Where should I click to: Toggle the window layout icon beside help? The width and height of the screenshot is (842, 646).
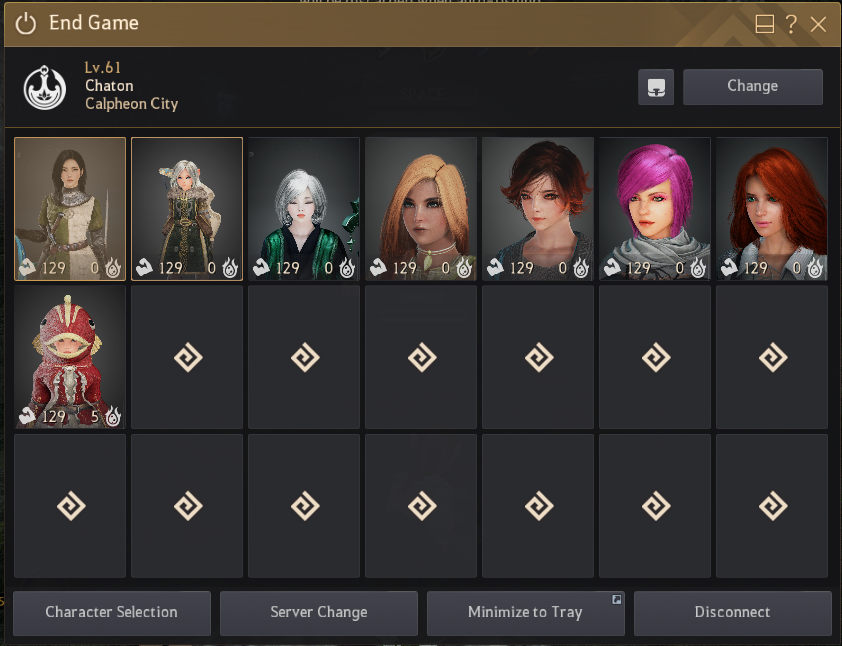click(x=765, y=24)
